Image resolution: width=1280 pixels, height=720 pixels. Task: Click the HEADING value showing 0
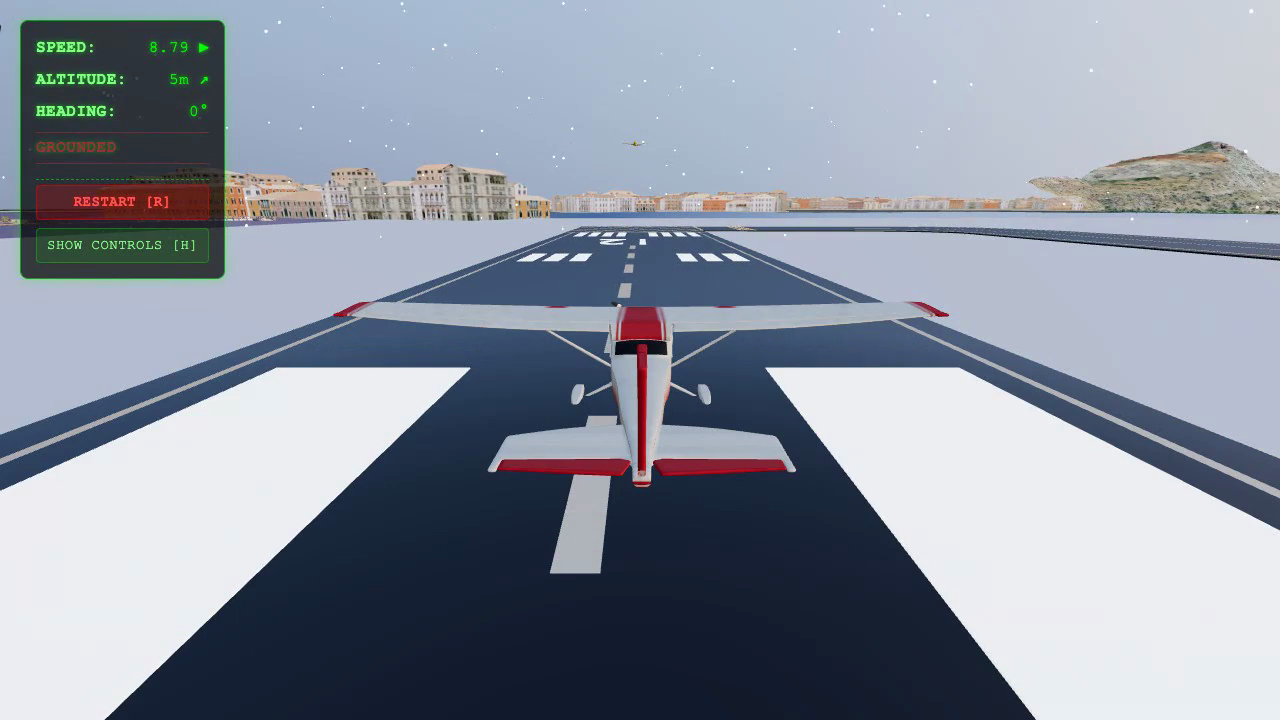[194, 111]
